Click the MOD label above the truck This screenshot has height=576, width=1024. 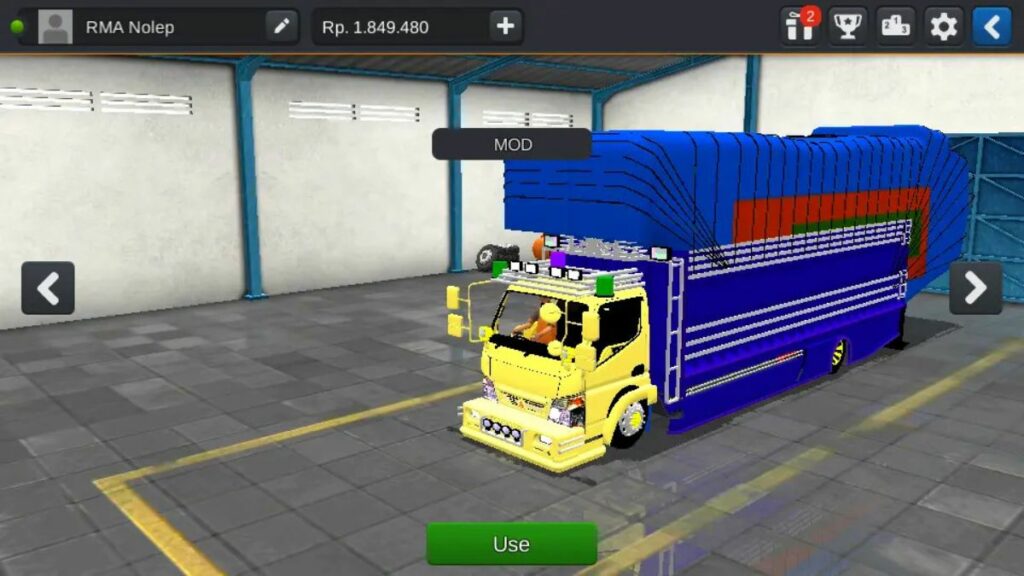point(512,144)
